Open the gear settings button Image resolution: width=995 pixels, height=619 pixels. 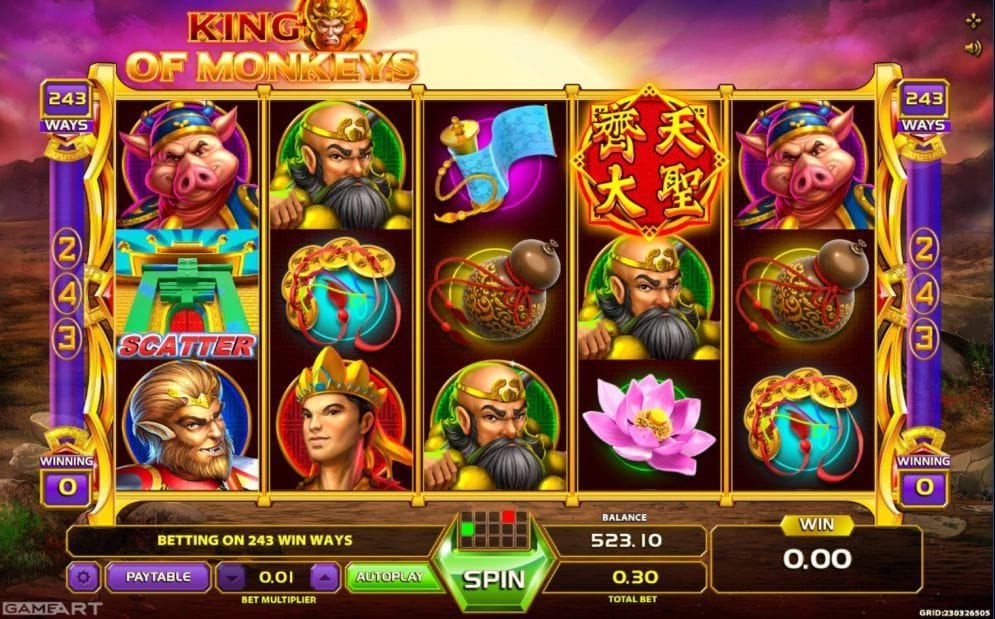pyautogui.click(x=82, y=577)
